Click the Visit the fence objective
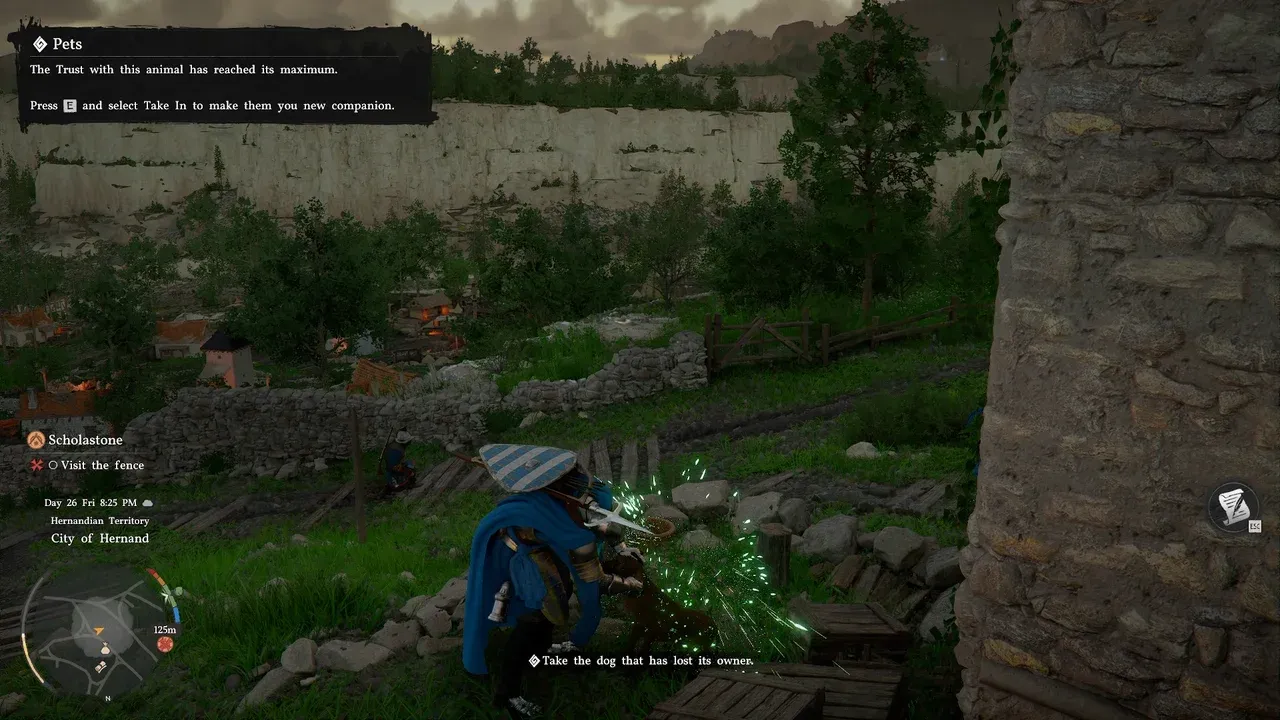This screenshot has height=720, width=1280. click(101, 465)
